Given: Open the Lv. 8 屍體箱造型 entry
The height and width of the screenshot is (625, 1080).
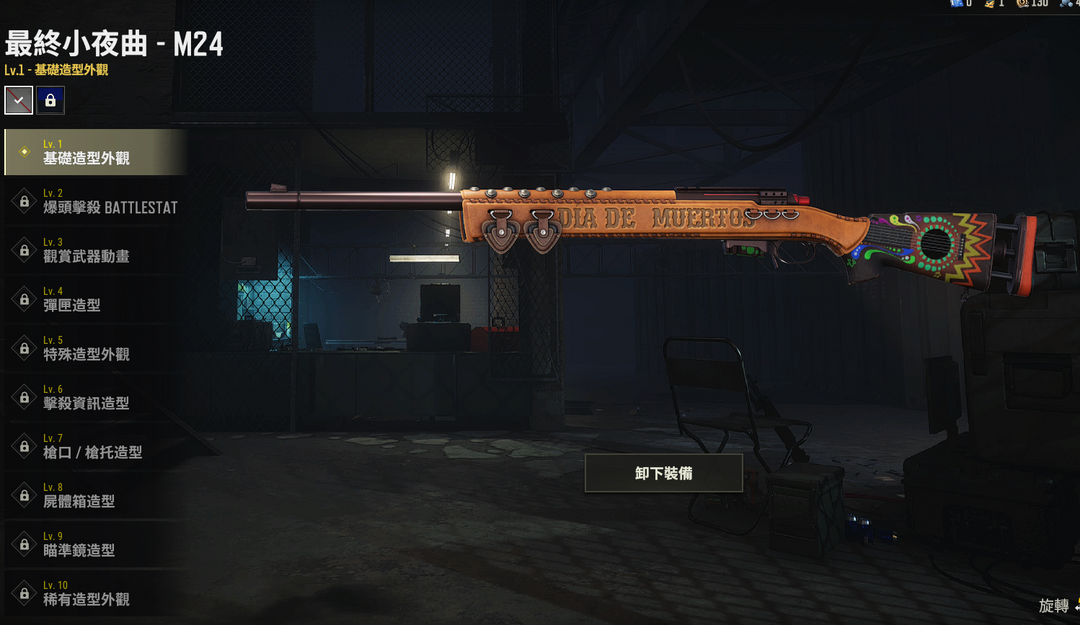Looking at the screenshot, I should click(x=95, y=495).
